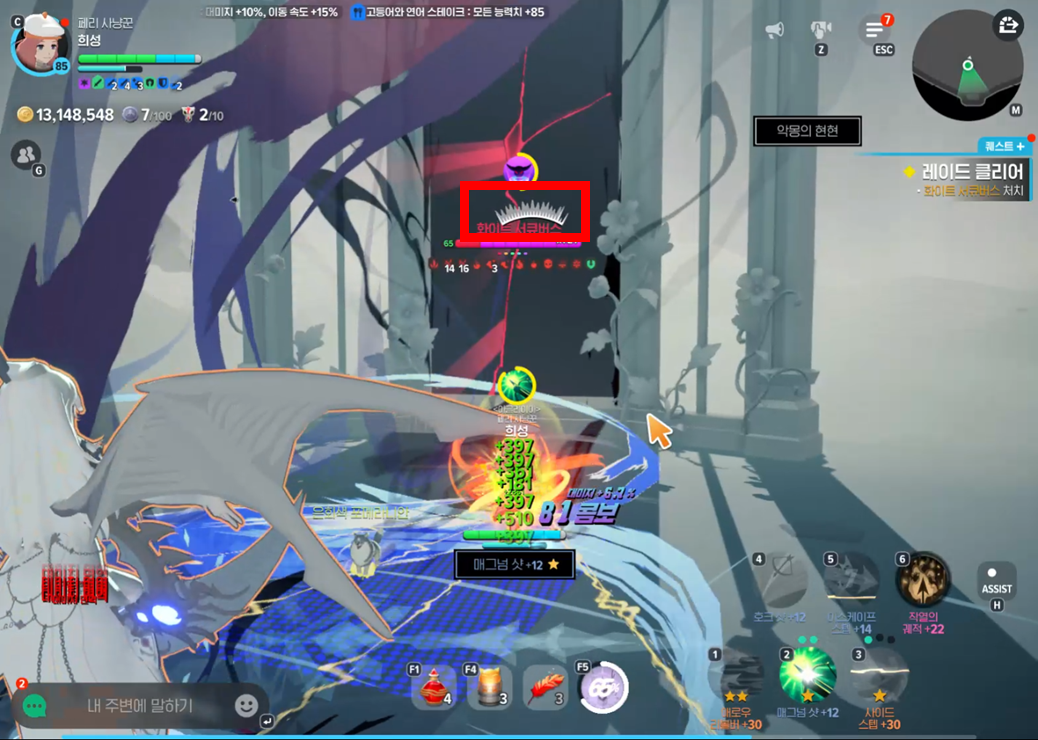Fire the green 매그넘 샷 +12 skill
Screen dimensions: 1038x740
click(808, 674)
